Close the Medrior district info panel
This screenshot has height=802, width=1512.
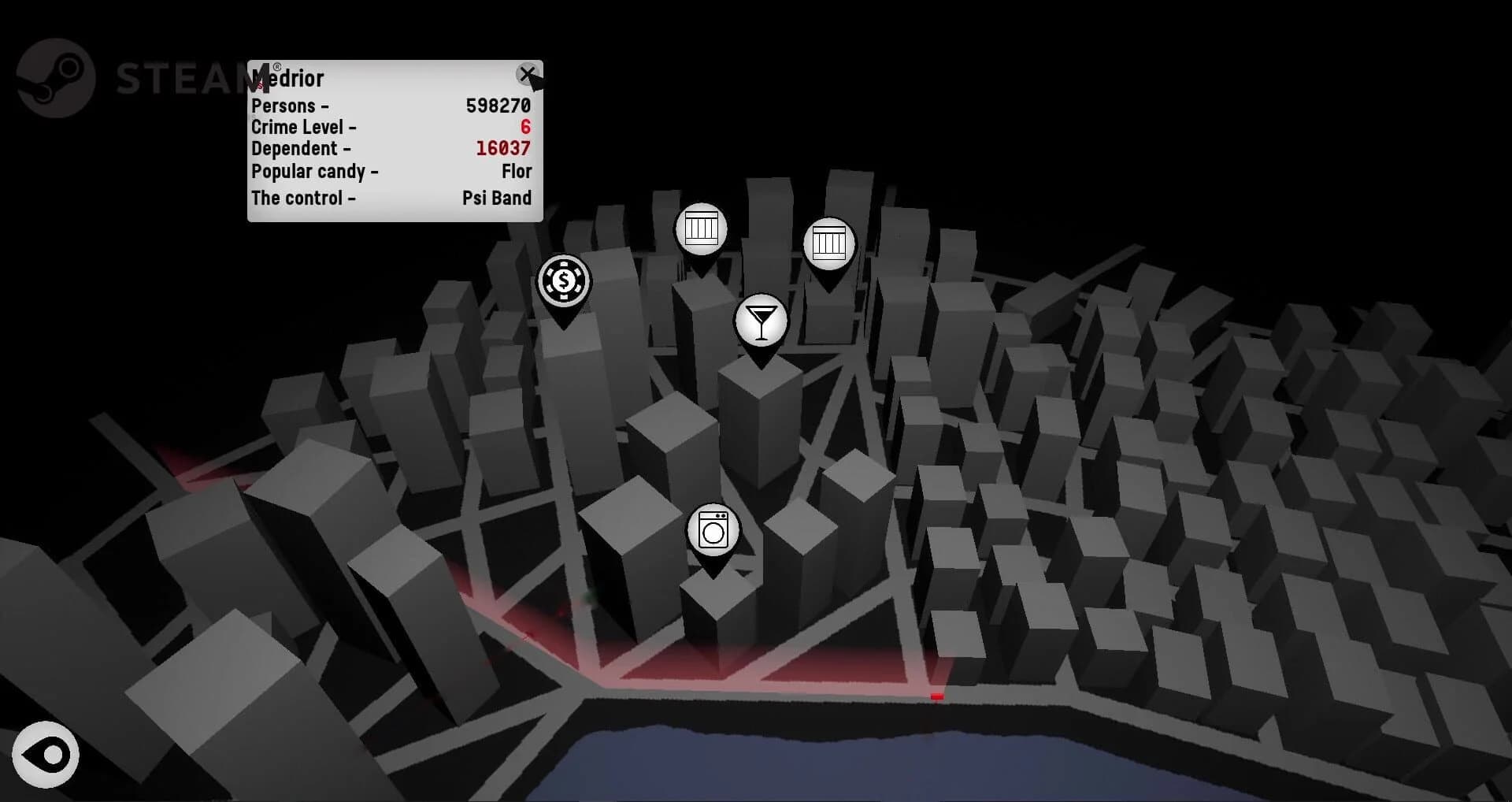coord(528,75)
